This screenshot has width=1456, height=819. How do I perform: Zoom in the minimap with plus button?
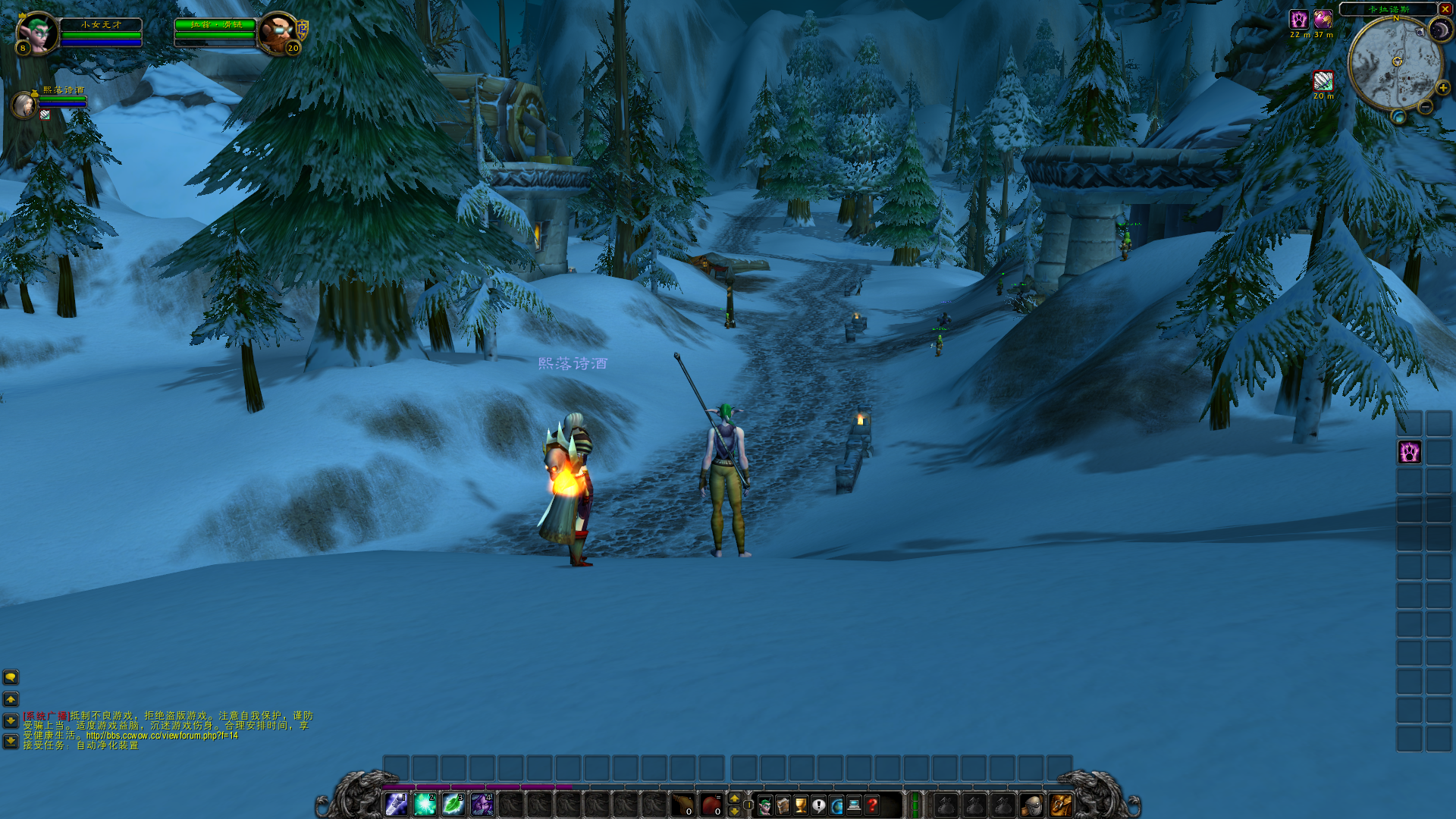pos(1442,88)
